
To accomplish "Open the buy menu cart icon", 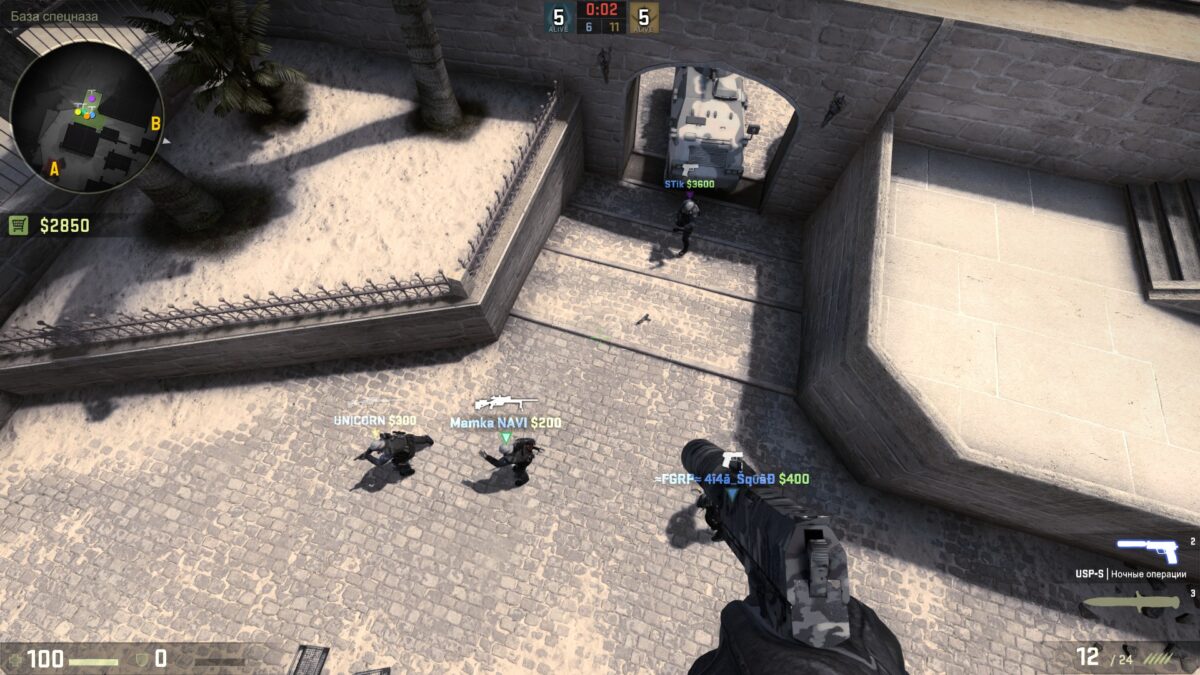I will point(19,225).
